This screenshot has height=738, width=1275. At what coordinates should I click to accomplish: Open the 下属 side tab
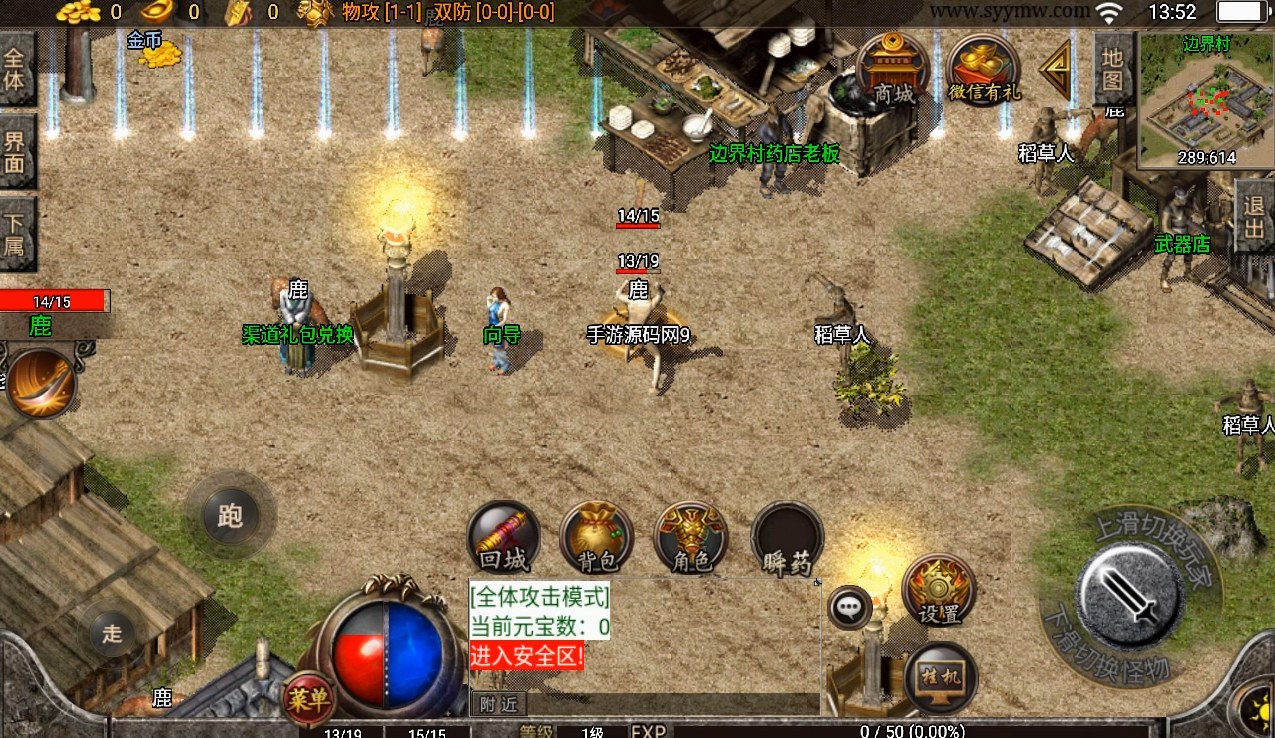tap(16, 233)
